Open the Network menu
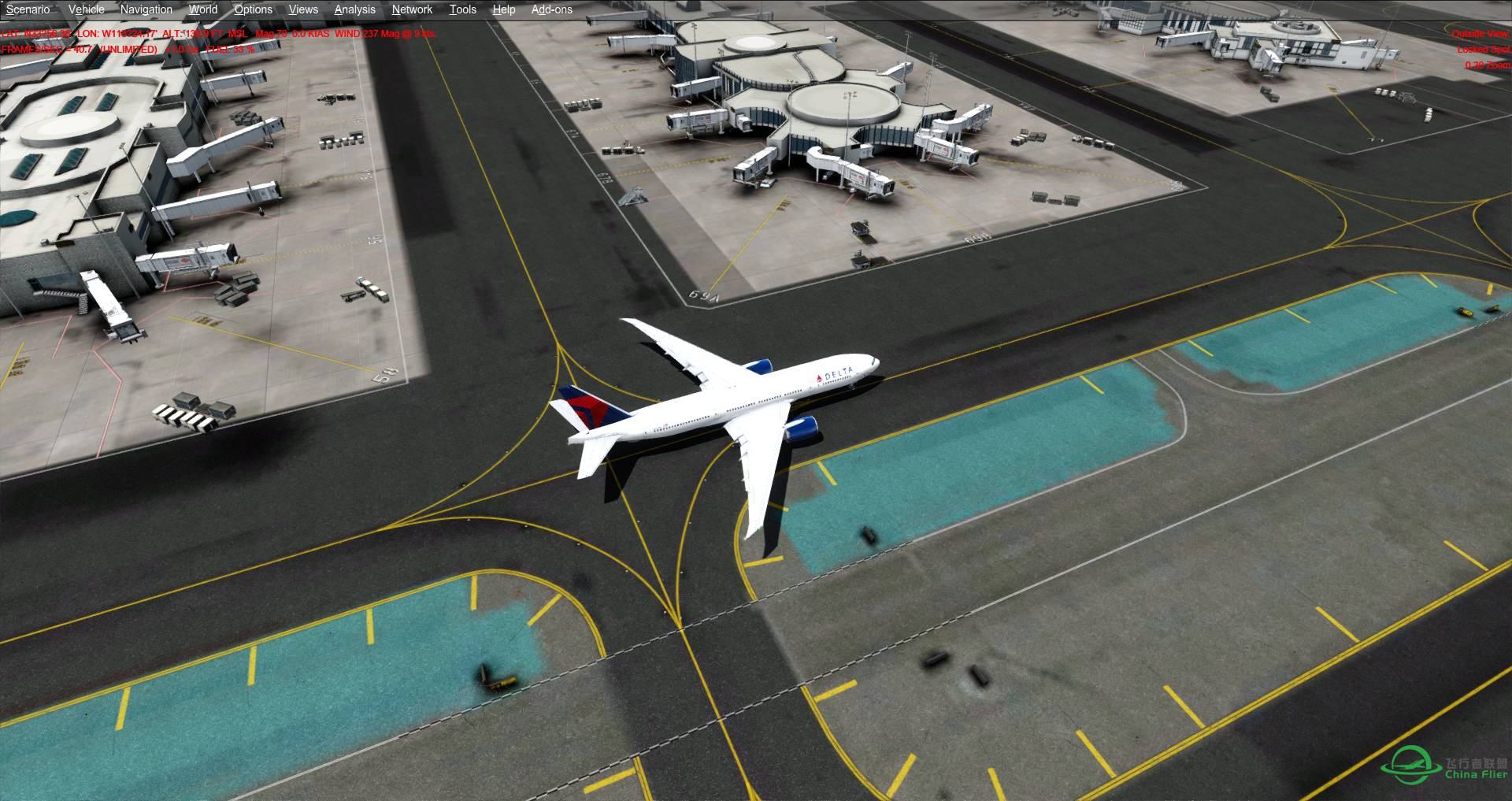Viewport: 1512px width, 801px height. [x=411, y=9]
